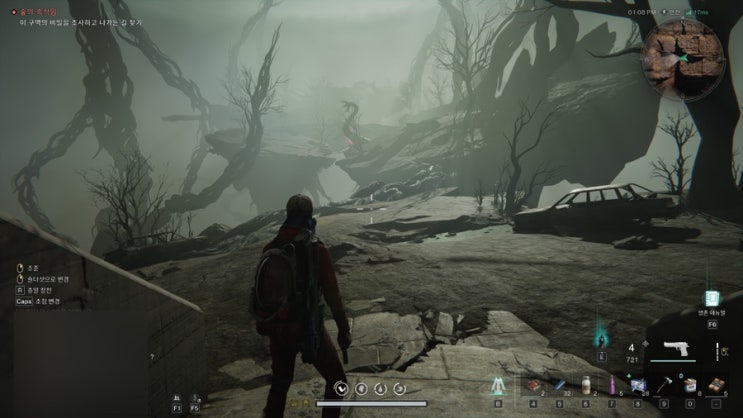Equip the axe from the hotbar
Viewport: 743px width, 418px height.
click(x=663, y=385)
